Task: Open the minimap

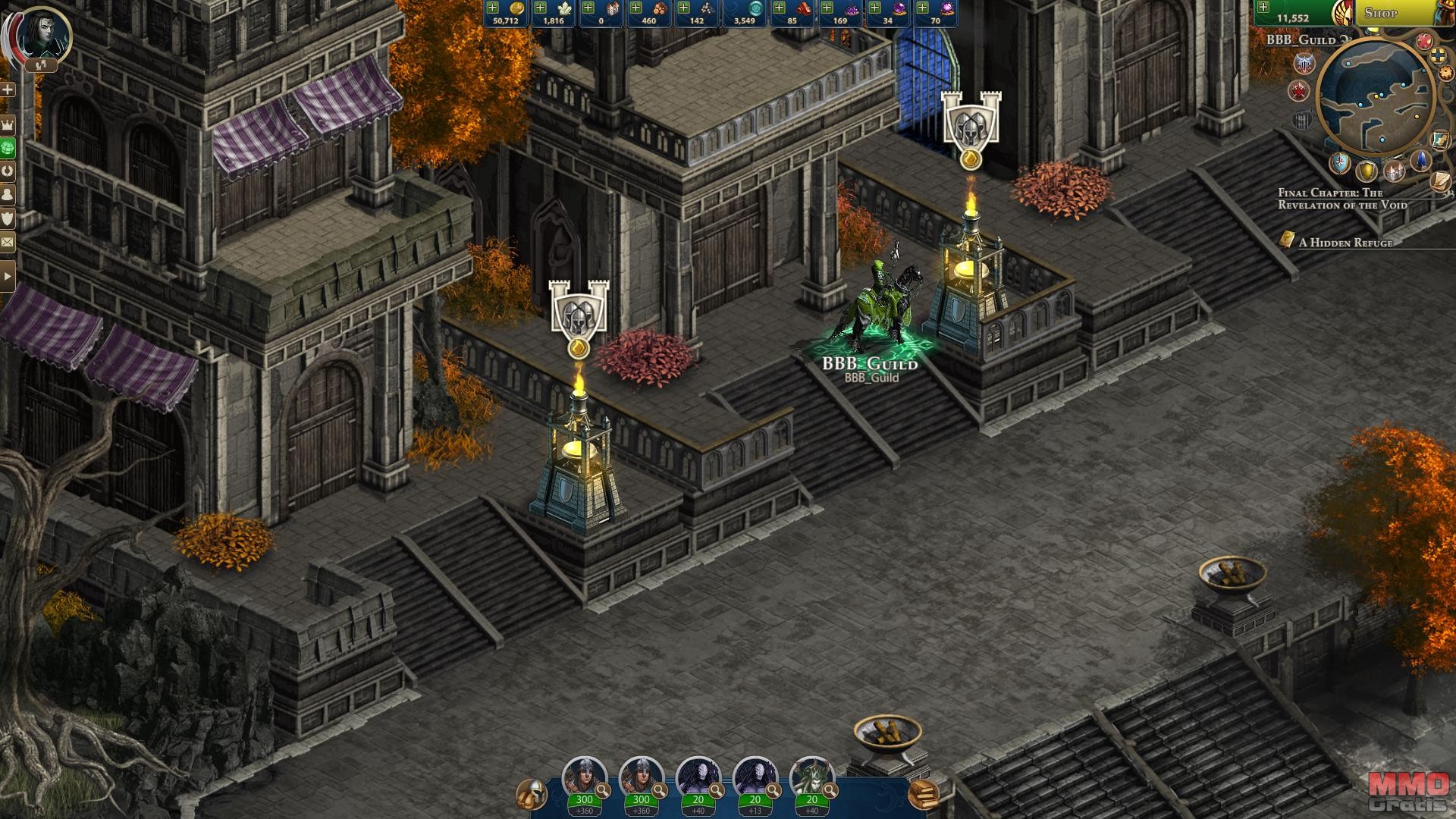Action: pyautogui.click(x=1374, y=97)
